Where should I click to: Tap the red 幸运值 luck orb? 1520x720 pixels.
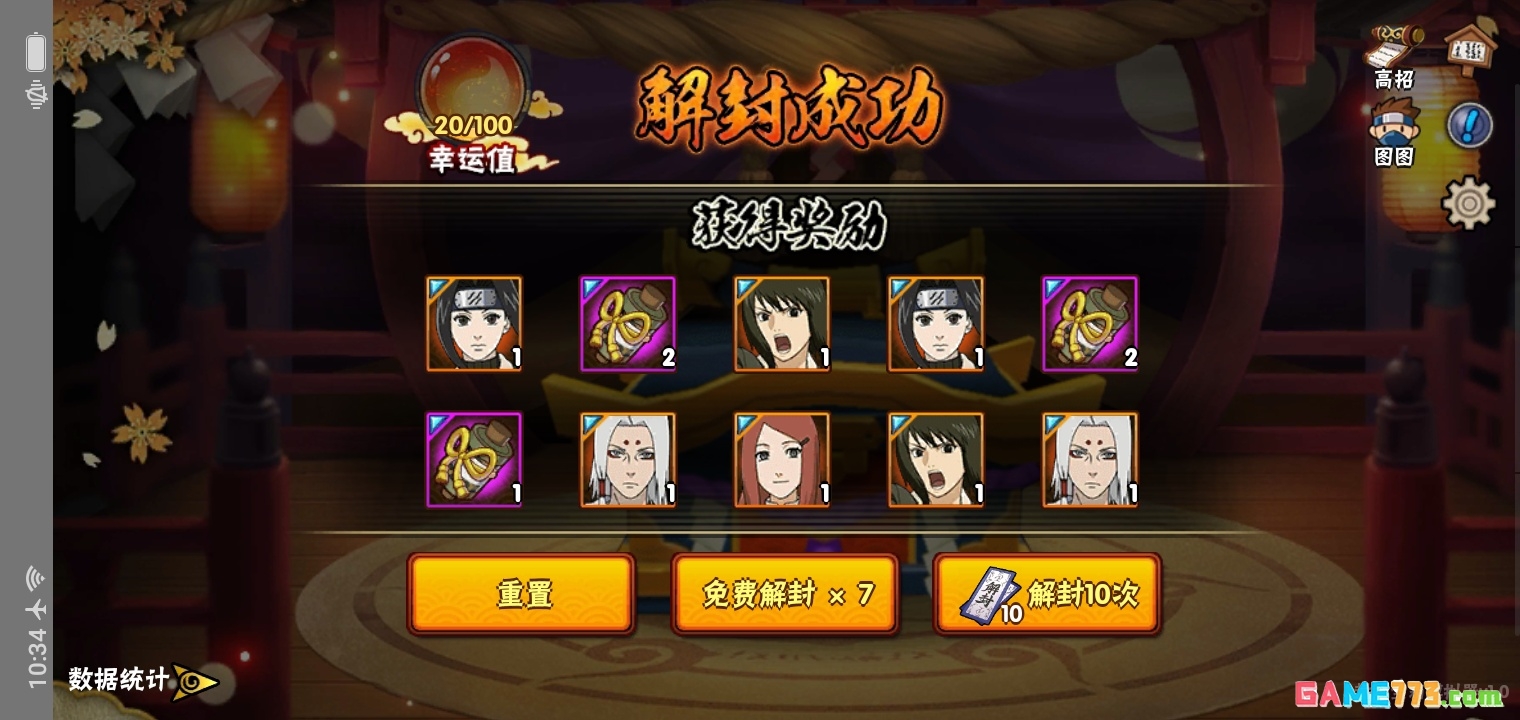coord(472,75)
